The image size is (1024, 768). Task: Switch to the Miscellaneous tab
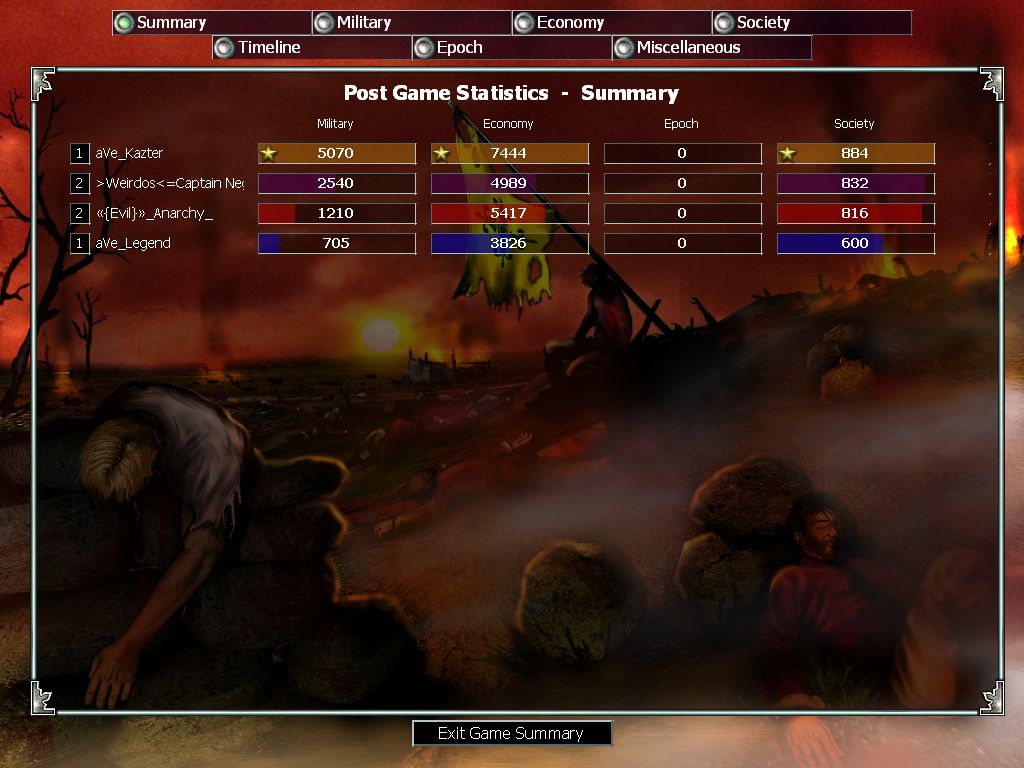[711, 47]
